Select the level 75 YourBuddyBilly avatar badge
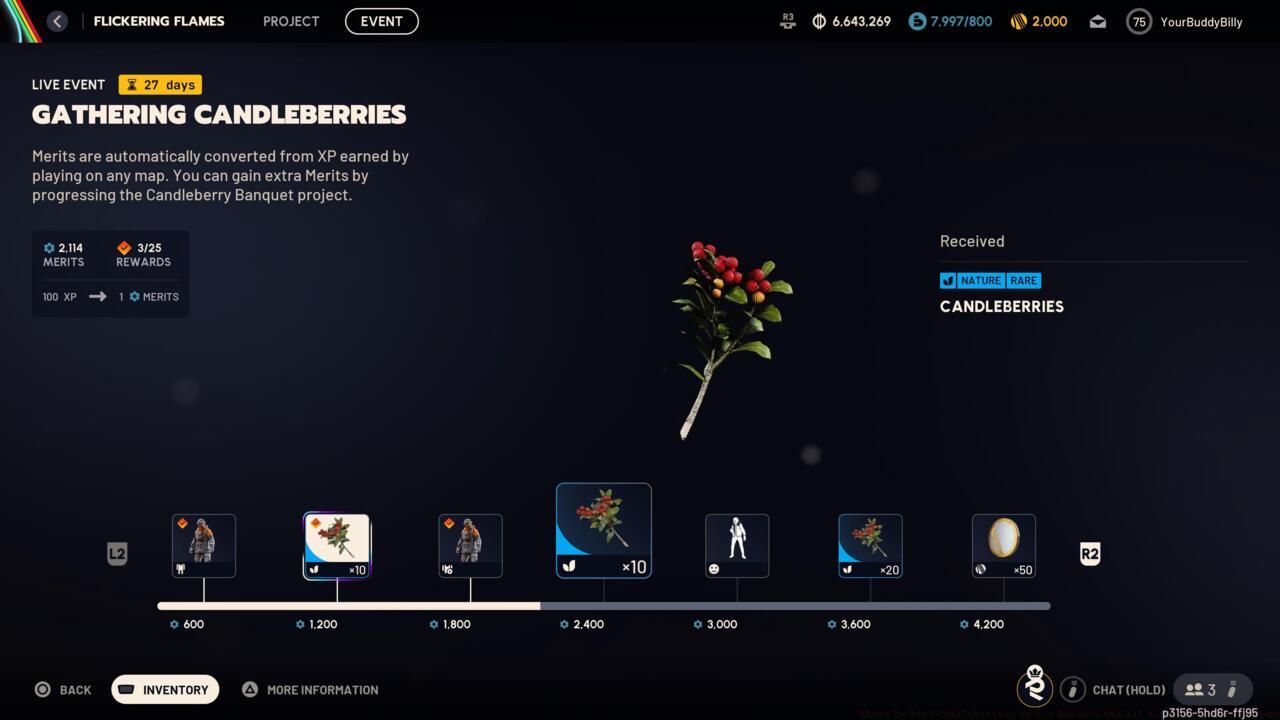 tap(1138, 21)
